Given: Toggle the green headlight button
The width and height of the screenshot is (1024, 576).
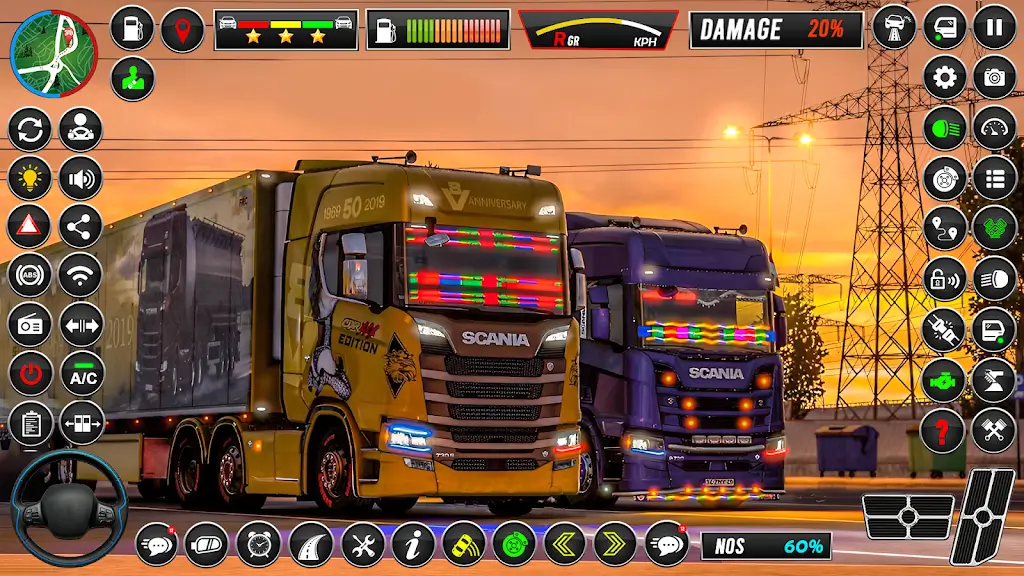Looking at the screenshot, I should [944, 128].
